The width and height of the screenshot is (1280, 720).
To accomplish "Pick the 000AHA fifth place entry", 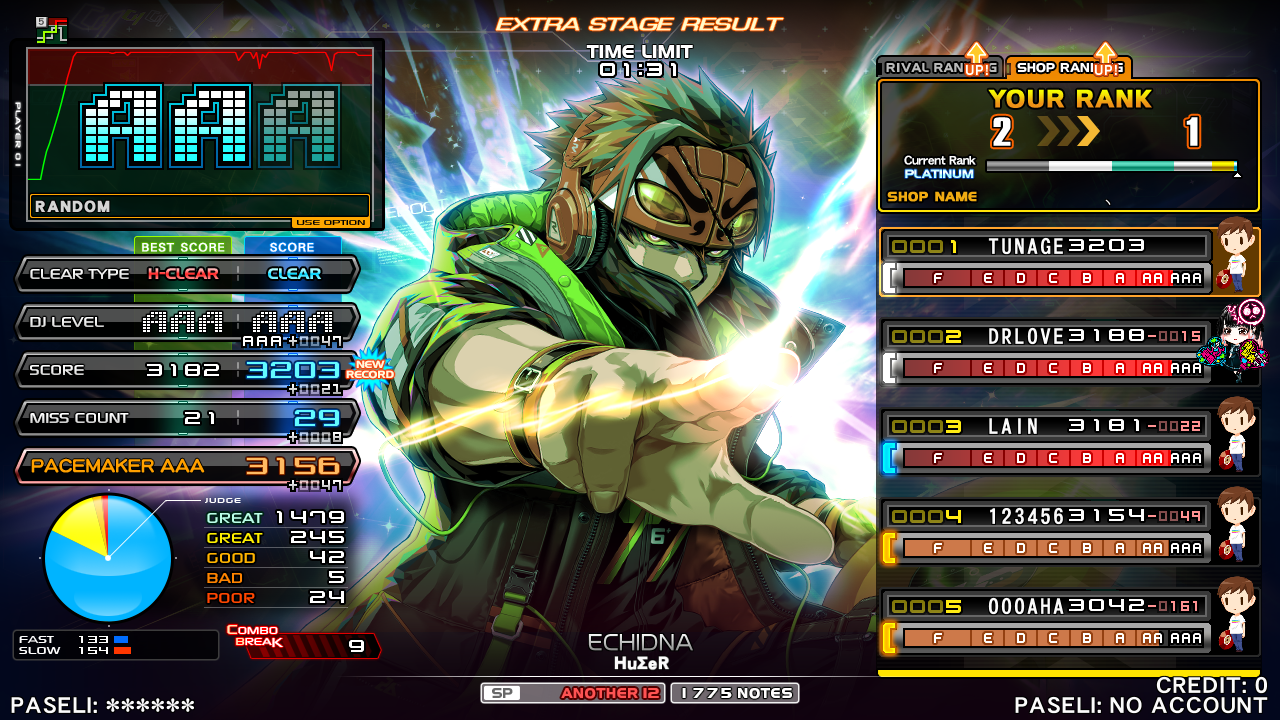I will pyautogui.click(x=1048, y=622).
